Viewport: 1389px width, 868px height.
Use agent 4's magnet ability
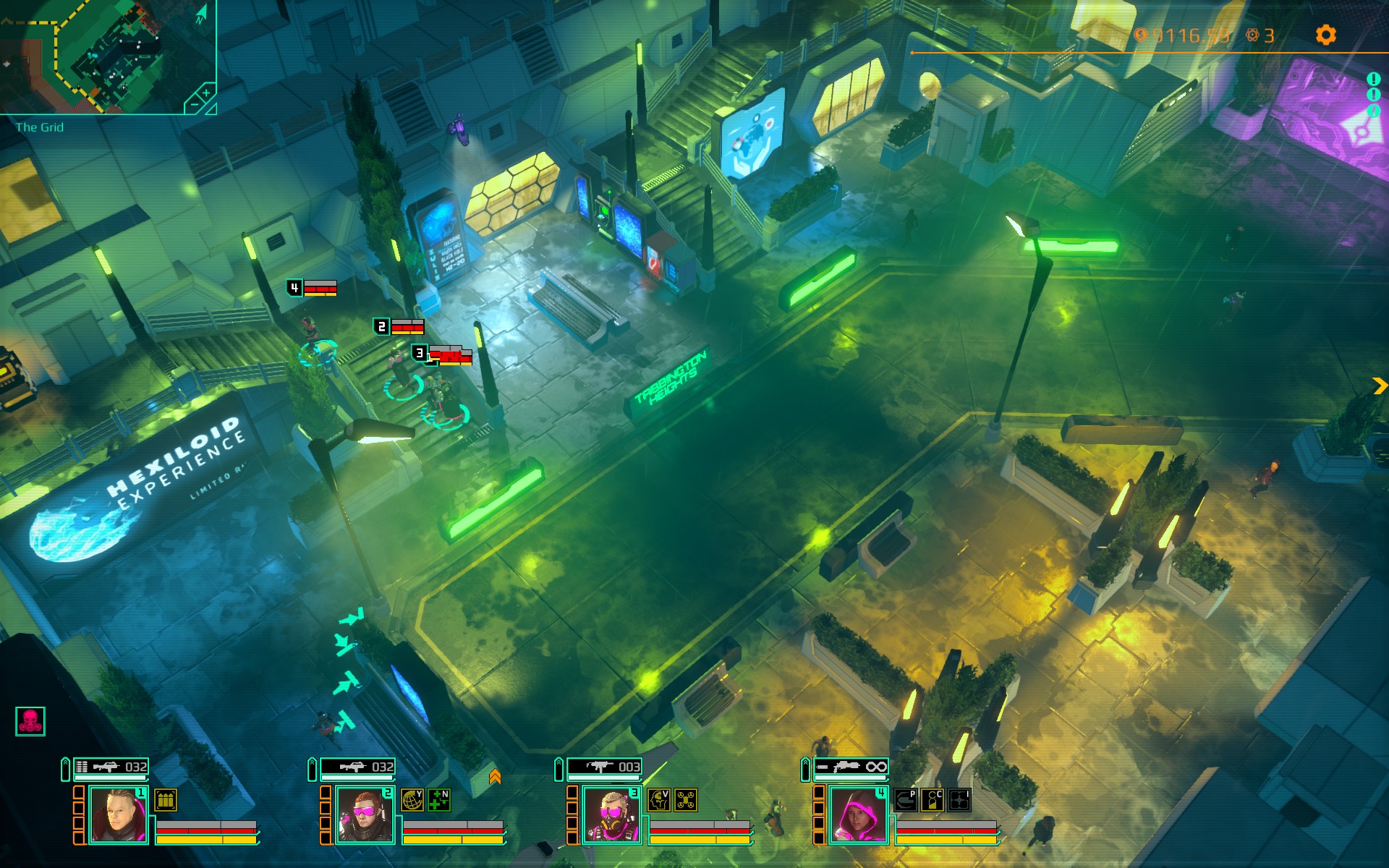point(906,800)
